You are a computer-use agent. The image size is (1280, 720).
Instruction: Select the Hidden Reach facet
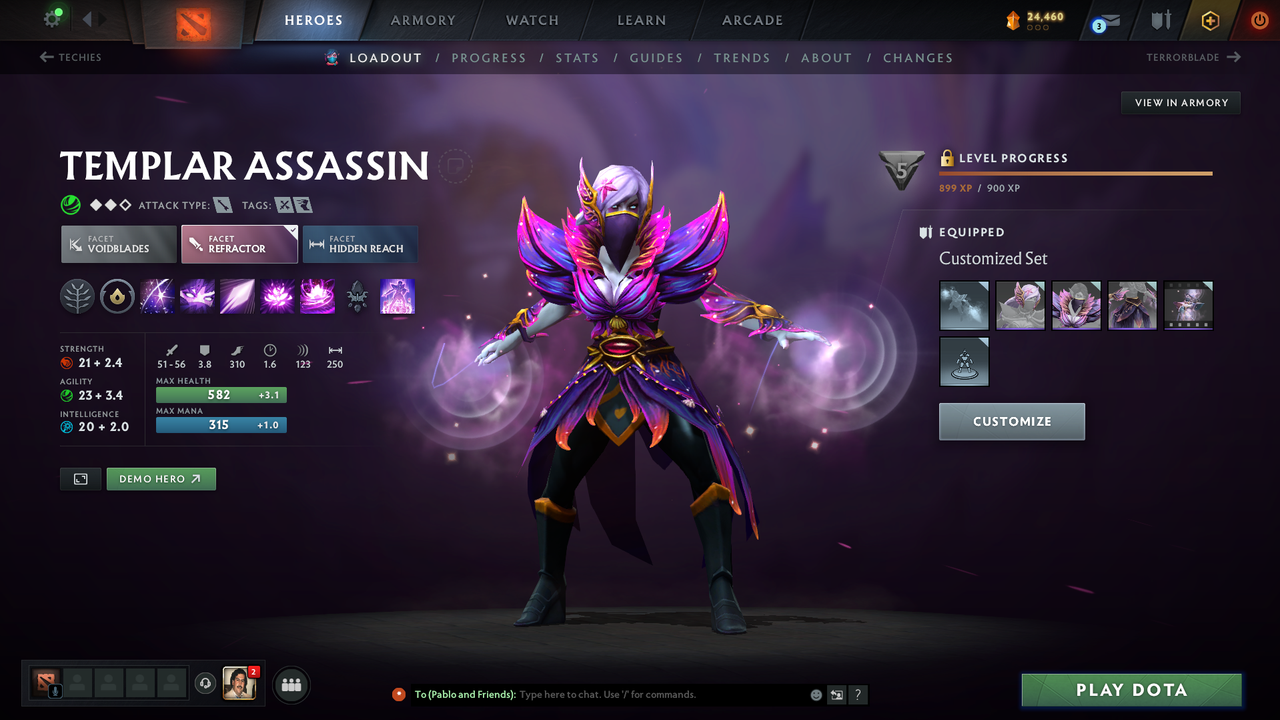360,244
